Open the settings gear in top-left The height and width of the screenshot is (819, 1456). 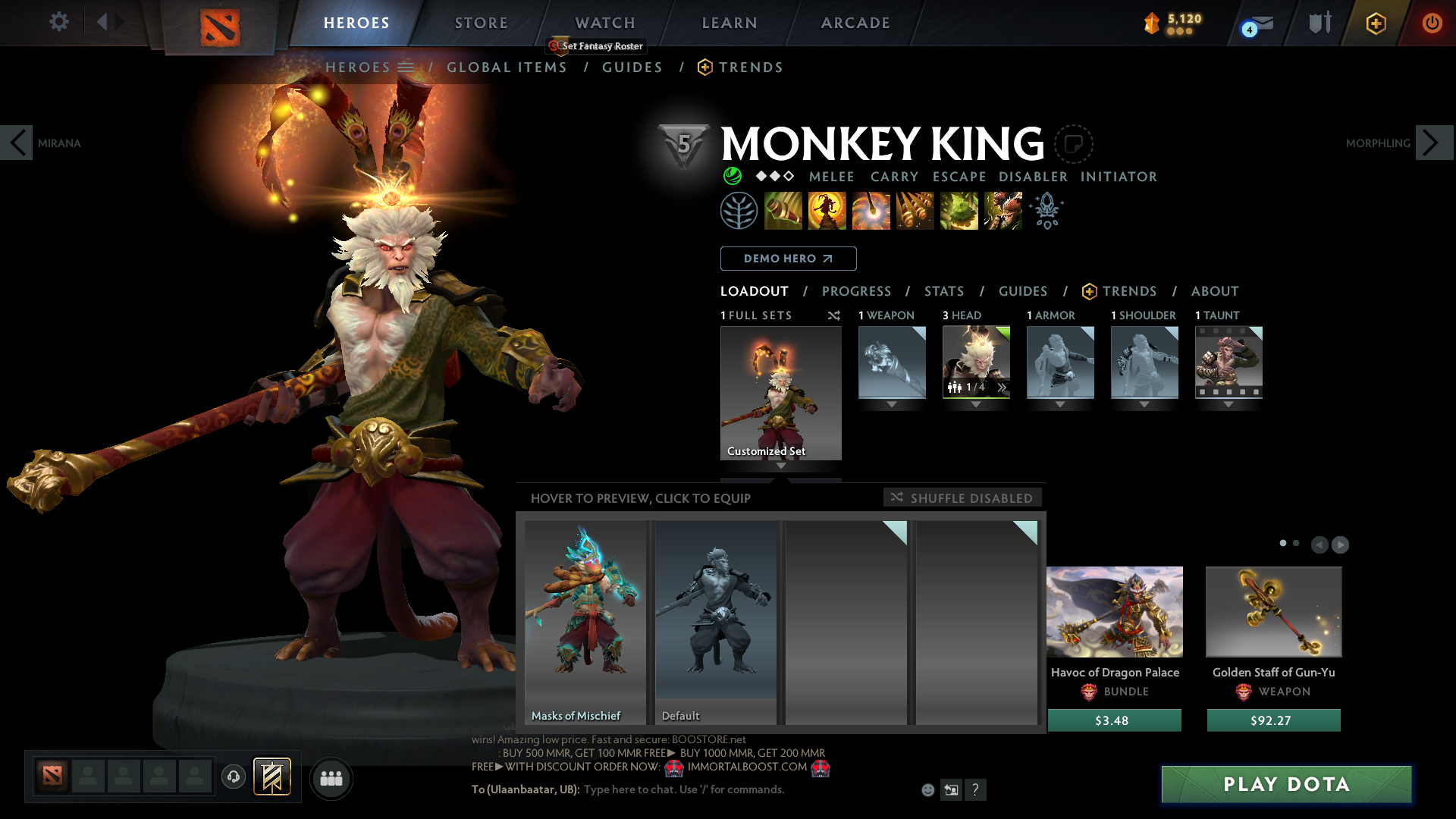pyautogui.click(x=58, y=23)
